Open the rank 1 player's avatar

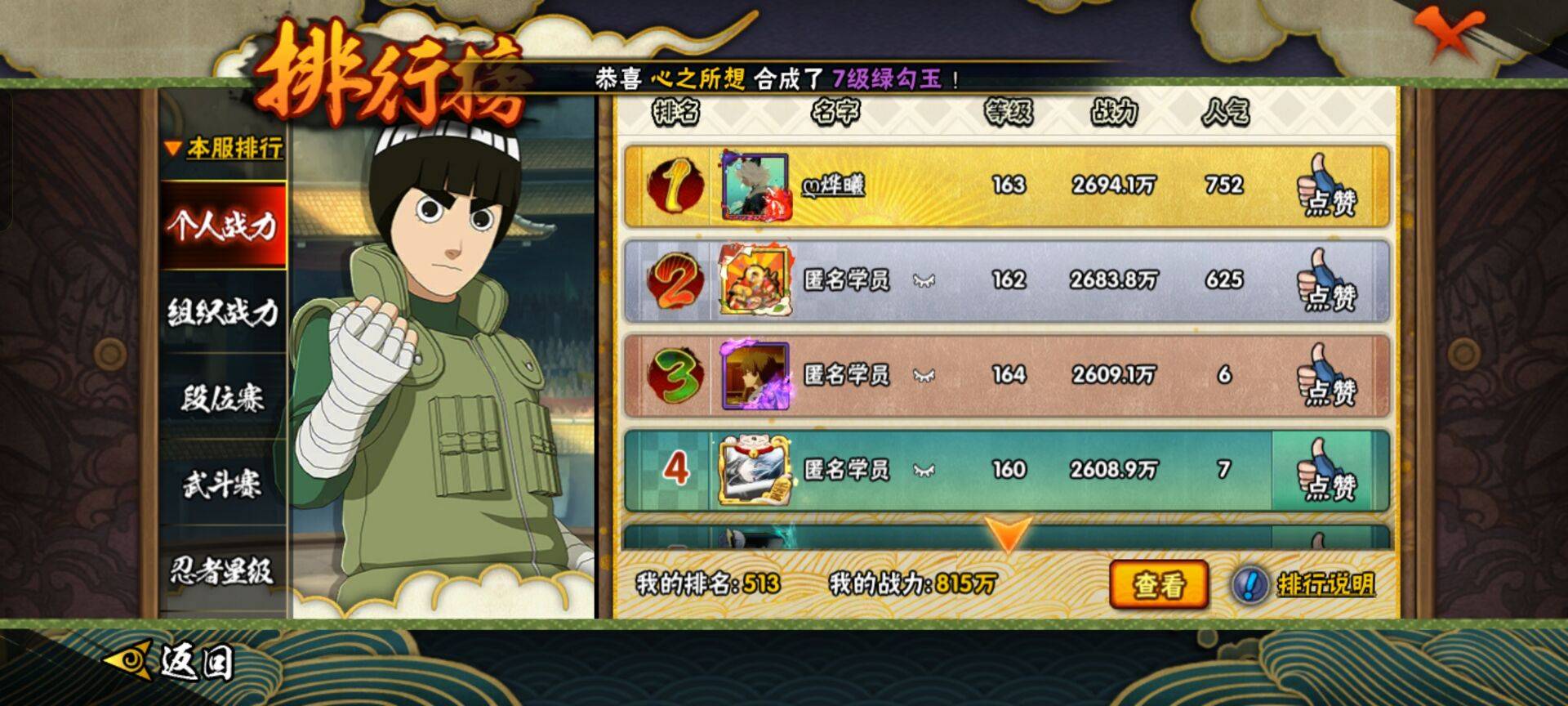[755, 186]
